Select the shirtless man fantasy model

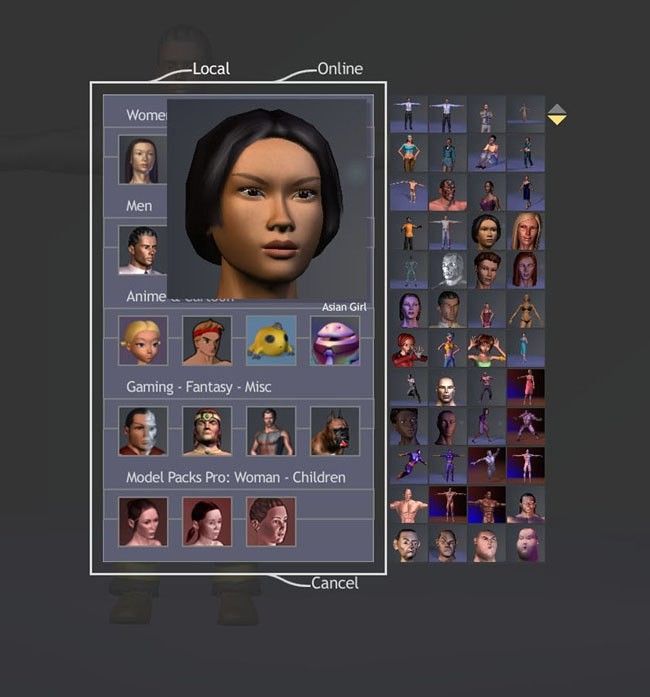[271, 431]
